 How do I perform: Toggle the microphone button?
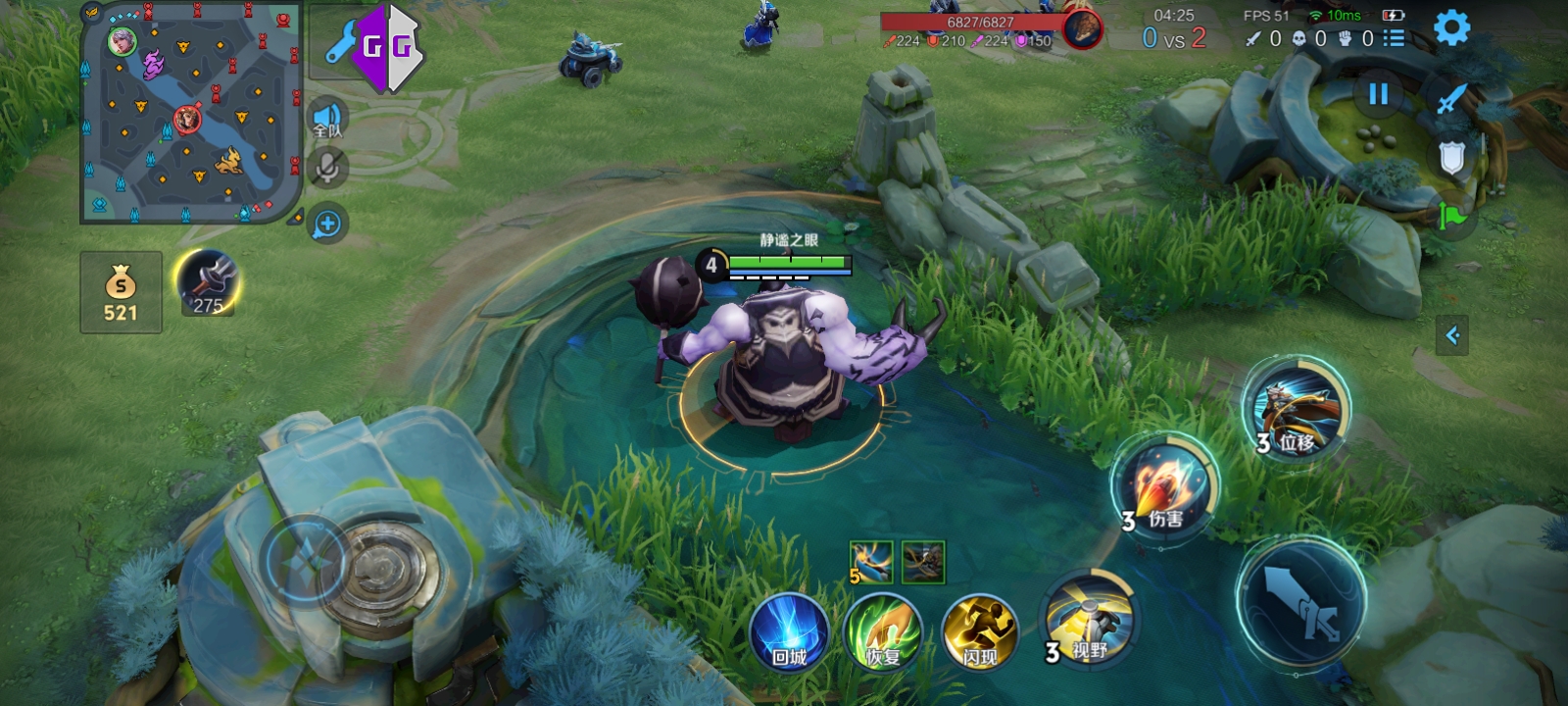pyautogui.click(x=327, y=168)
